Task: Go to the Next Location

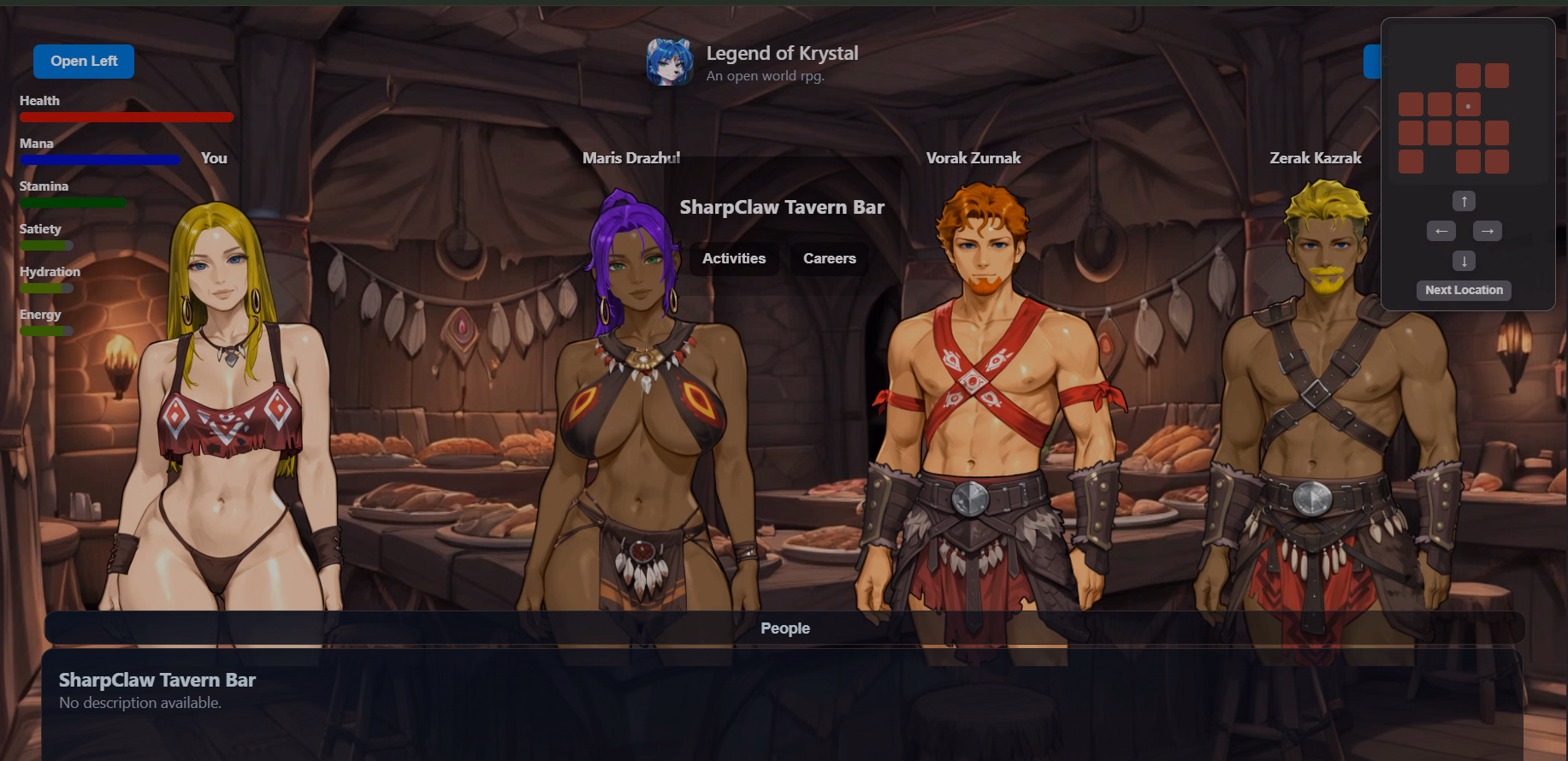Action: click(x=1464, y=290)
